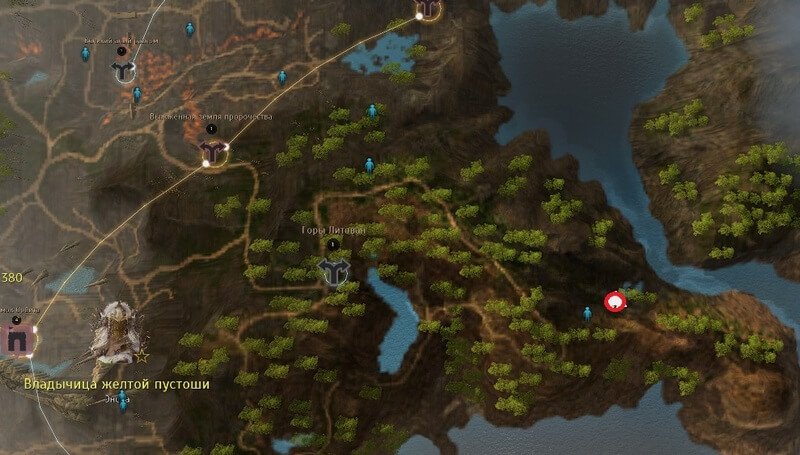
Task: Select the blue NPC marker labeled Энега
Action: (x=123, y=404)
